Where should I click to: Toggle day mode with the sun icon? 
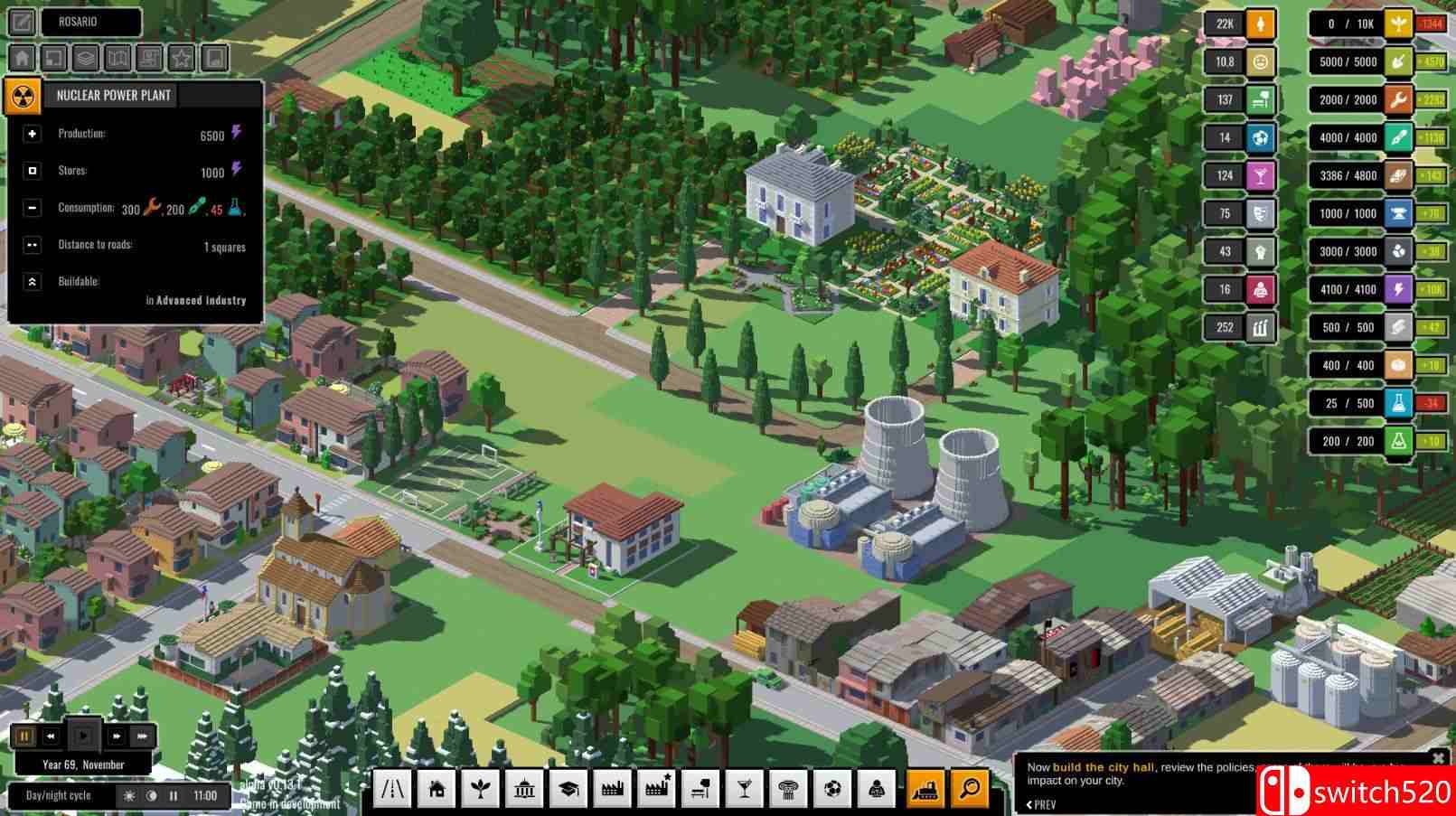coord(130,796)
